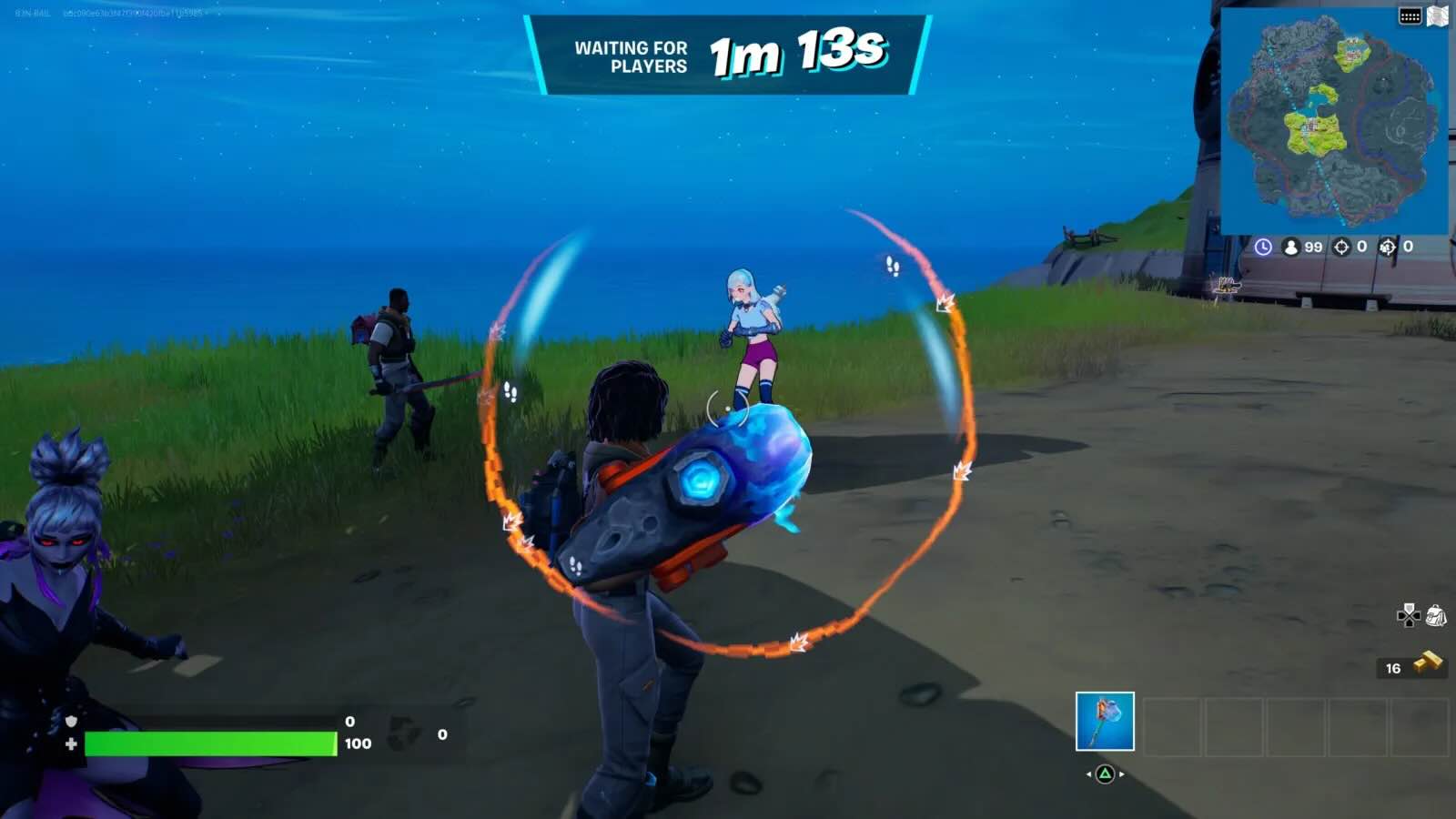This screenshot has height=819, width=1456.
Task: Click the health cross icon
Action: coord(69,743)
